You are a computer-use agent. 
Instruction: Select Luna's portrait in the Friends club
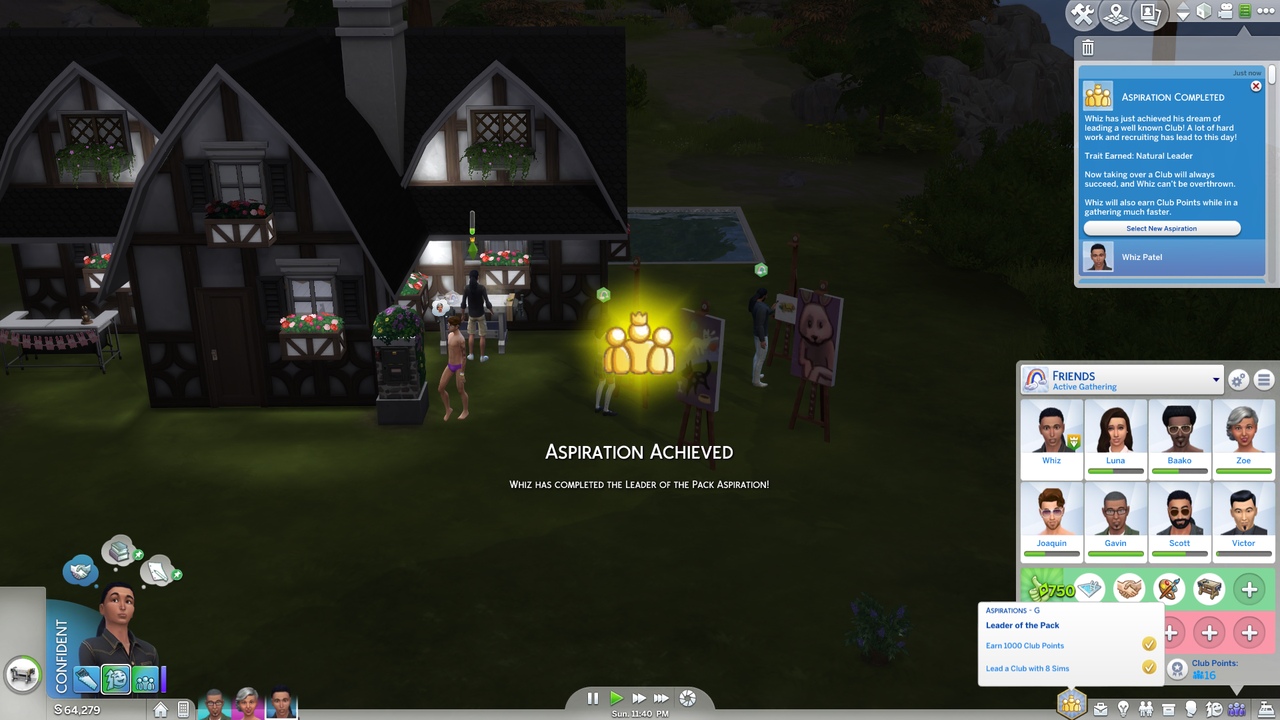coord(1115,433)
